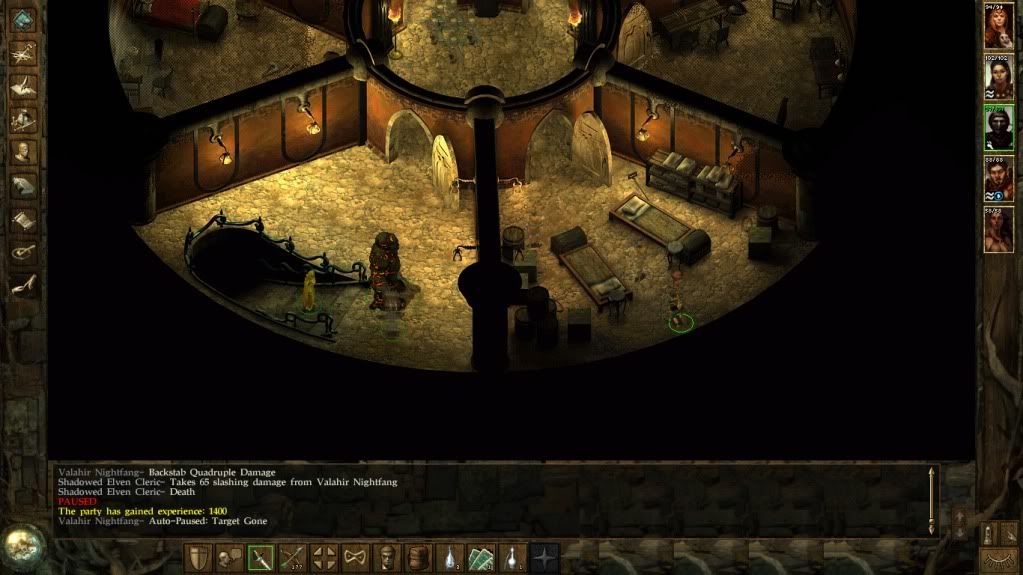Select the hooded rogue portrait with green border
The height and width of the screenshot is (575, 1023).
998,127
